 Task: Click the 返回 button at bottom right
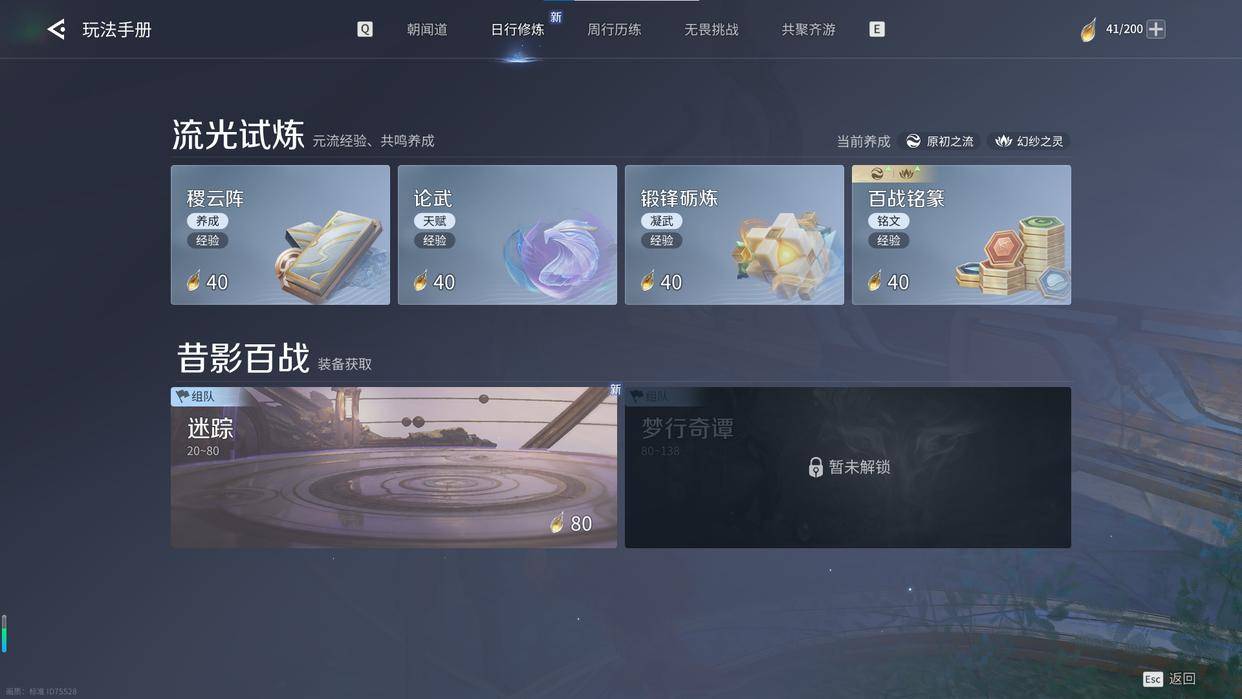[1171, 678]
